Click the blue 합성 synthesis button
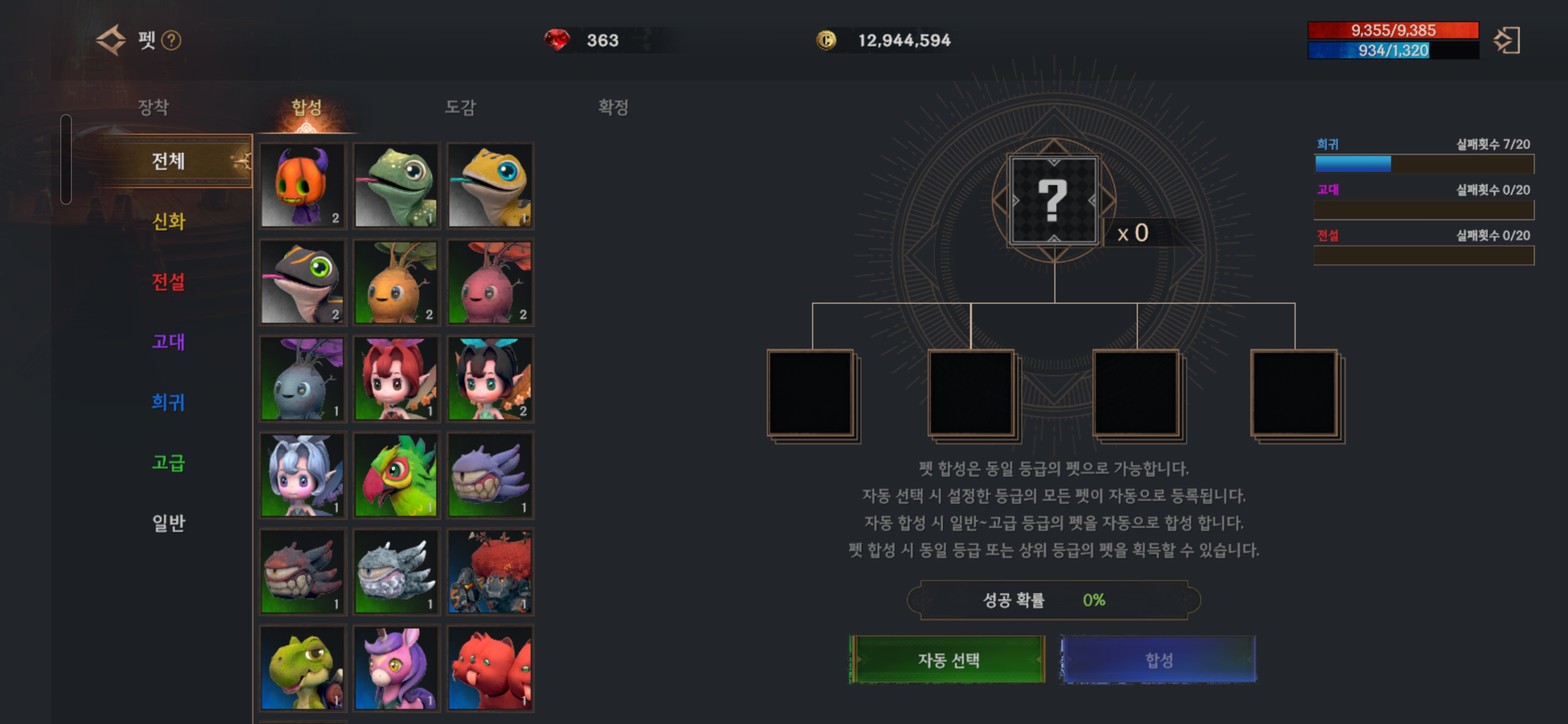The height and width of the screenshot is (724, 1568). (x=1158, y=660)
